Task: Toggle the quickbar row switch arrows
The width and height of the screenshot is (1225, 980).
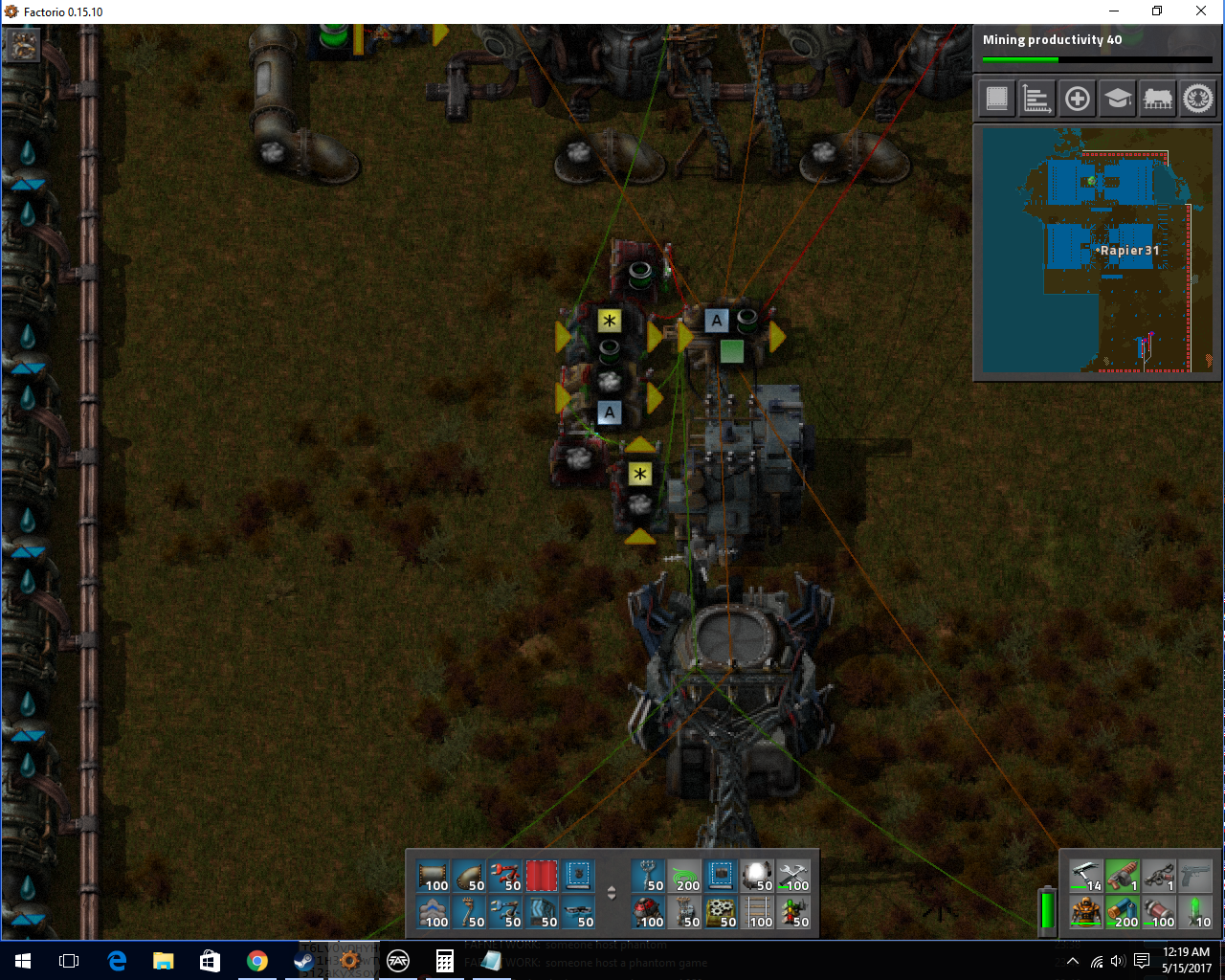Action: tap(612, 894)
